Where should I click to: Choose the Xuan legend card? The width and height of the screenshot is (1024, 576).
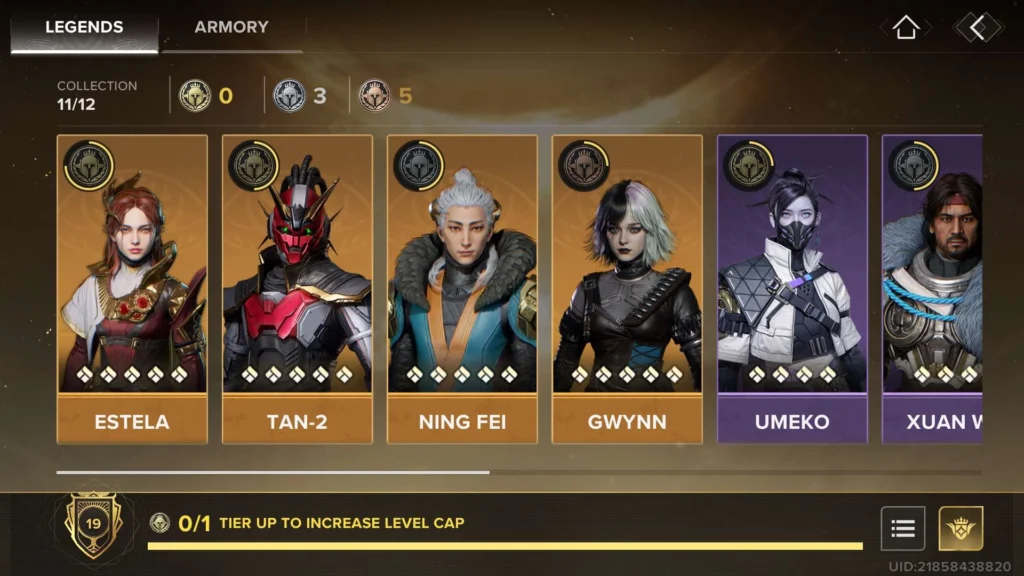point(932,288)
